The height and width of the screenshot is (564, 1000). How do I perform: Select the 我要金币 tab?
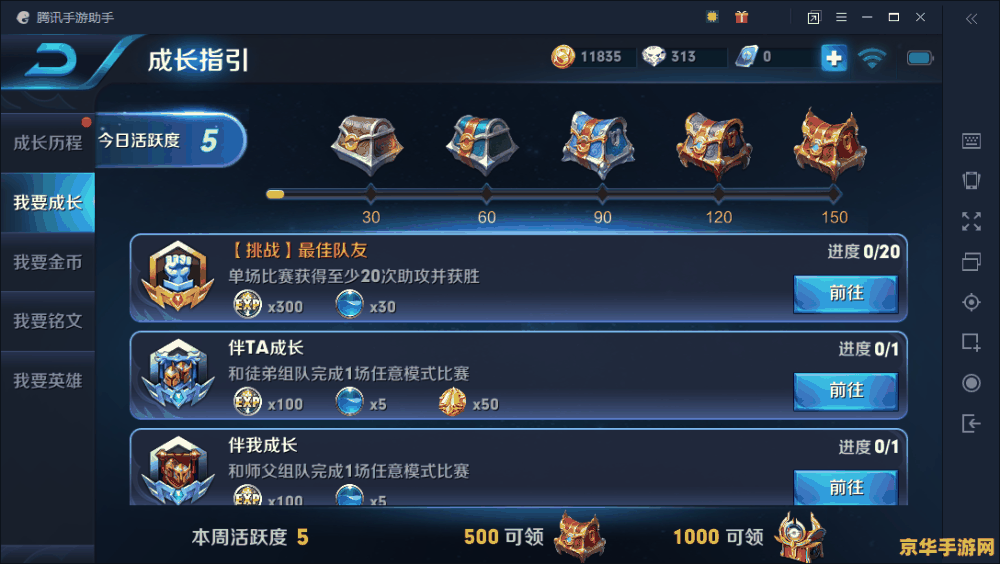click(47, 262)
